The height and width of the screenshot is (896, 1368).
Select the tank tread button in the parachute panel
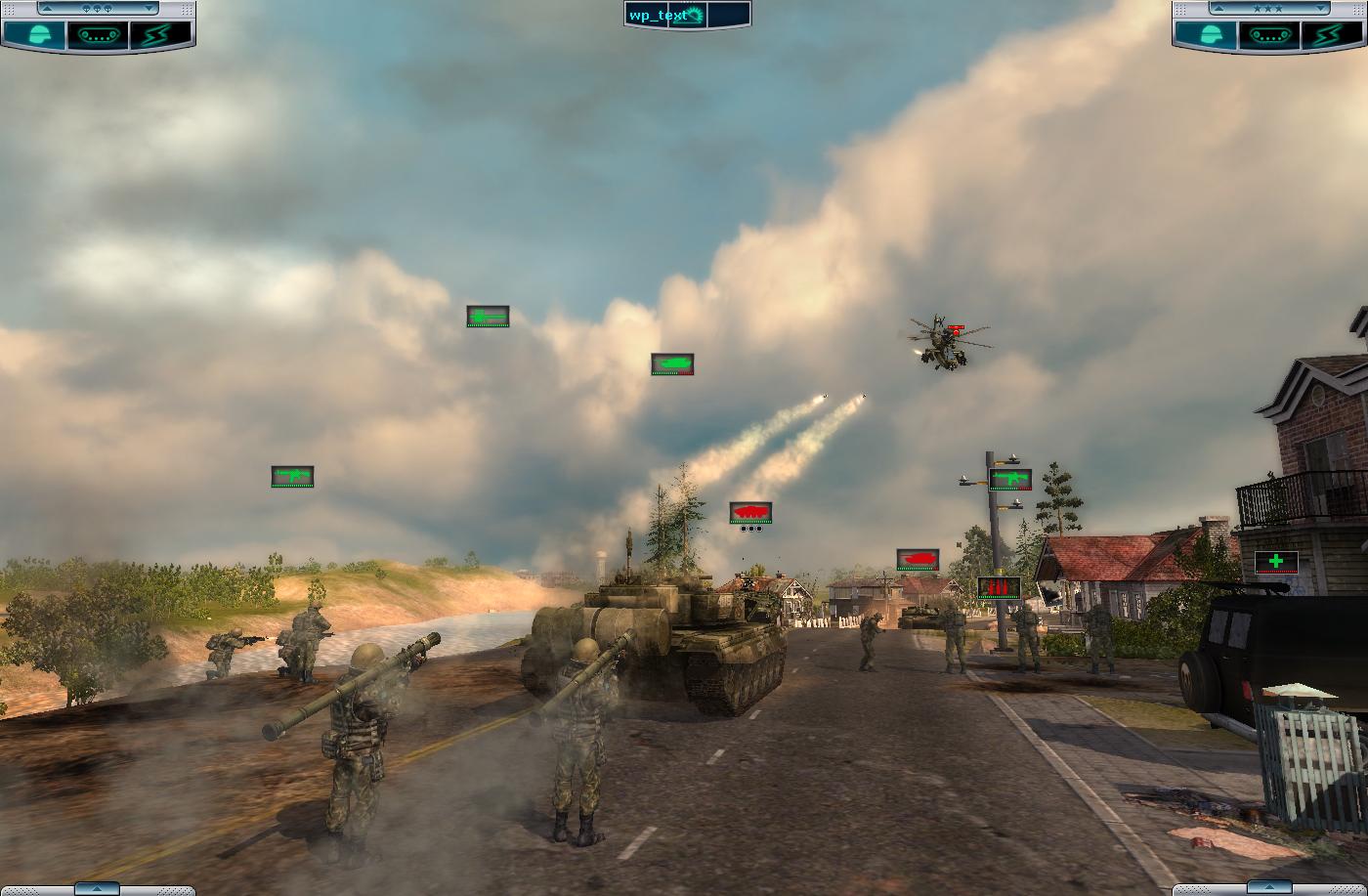pos(97,34)
